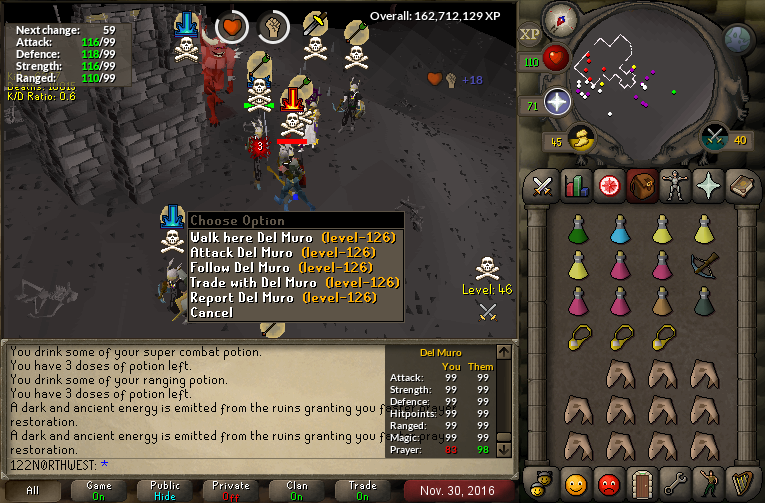The image size is (765, 504).
Task: Toggle the XP drops button
Action: (530, 32)
